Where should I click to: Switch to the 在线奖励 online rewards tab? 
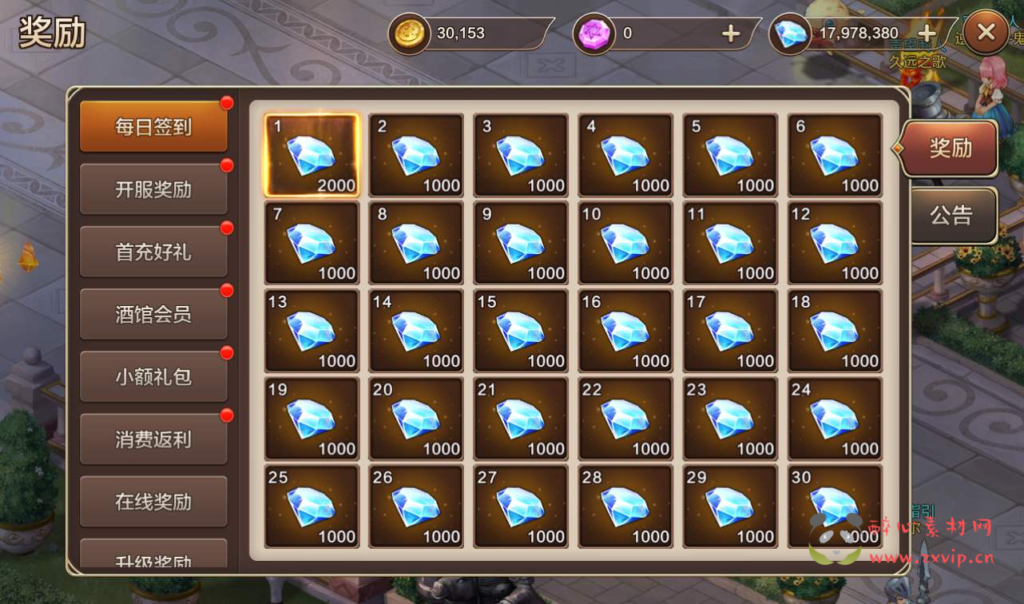(x=153, y=501)
